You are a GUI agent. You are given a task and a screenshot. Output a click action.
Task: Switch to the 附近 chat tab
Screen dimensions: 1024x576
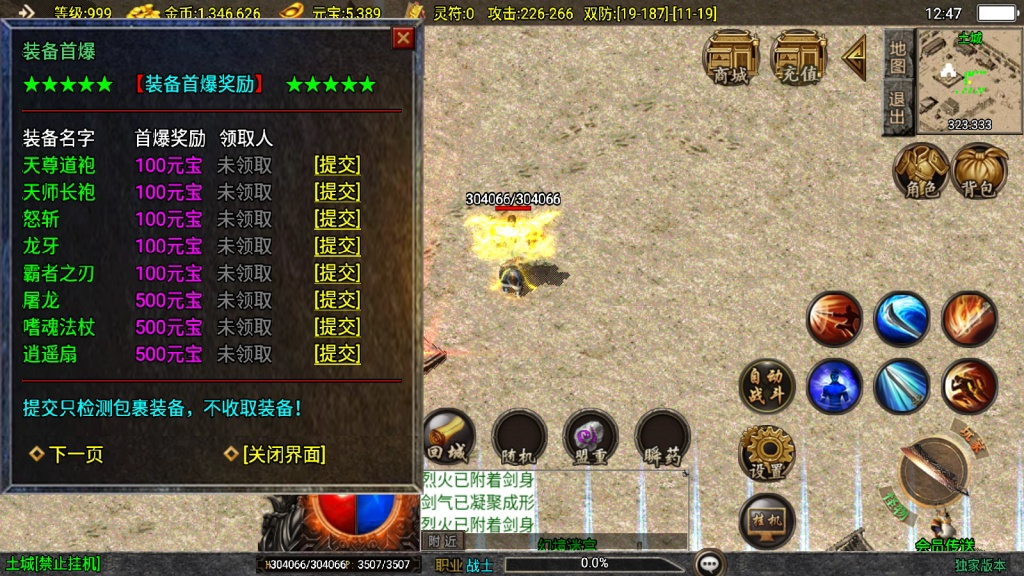[441, 541]
